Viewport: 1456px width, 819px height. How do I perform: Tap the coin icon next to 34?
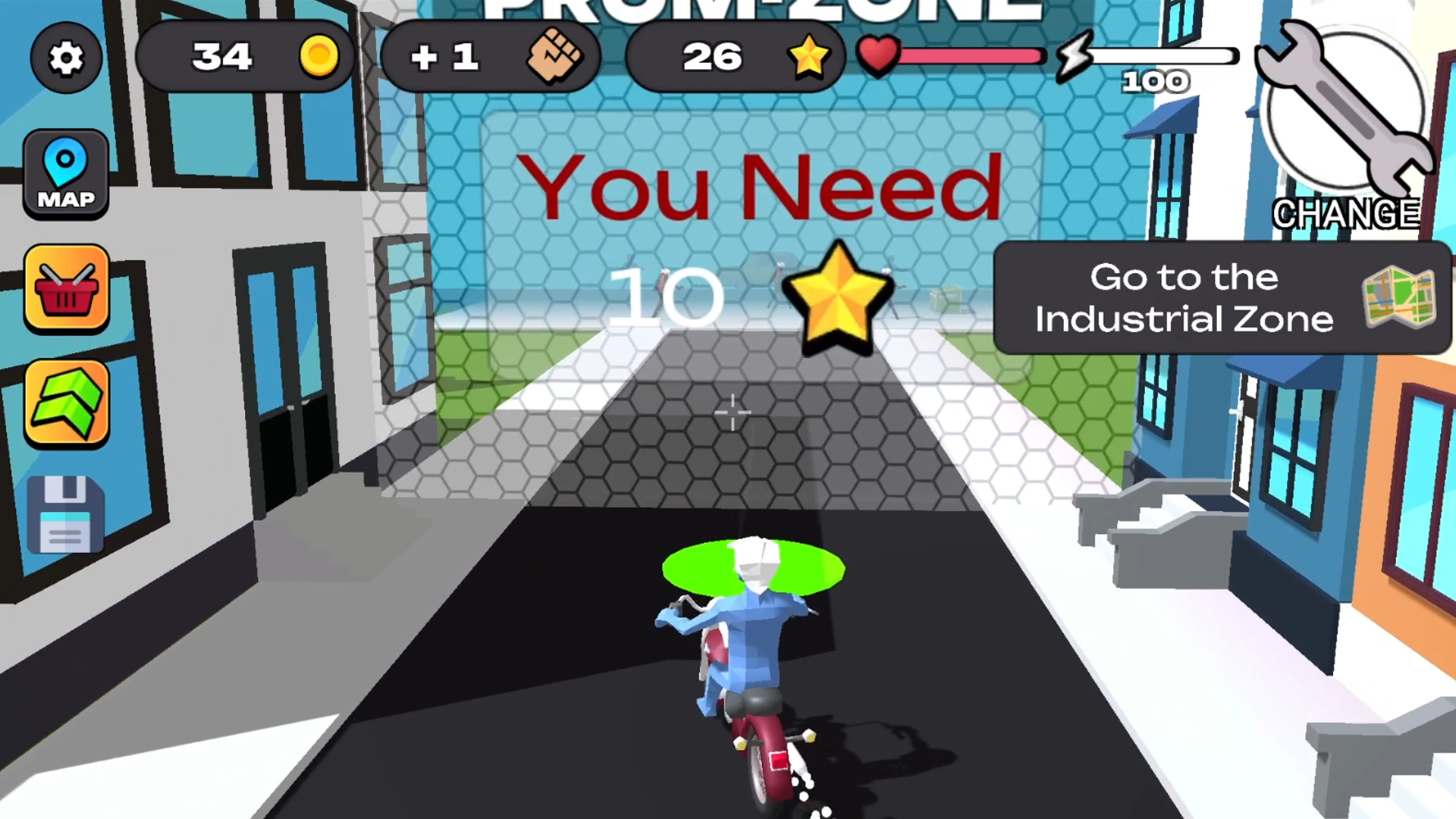click(319, 57)
